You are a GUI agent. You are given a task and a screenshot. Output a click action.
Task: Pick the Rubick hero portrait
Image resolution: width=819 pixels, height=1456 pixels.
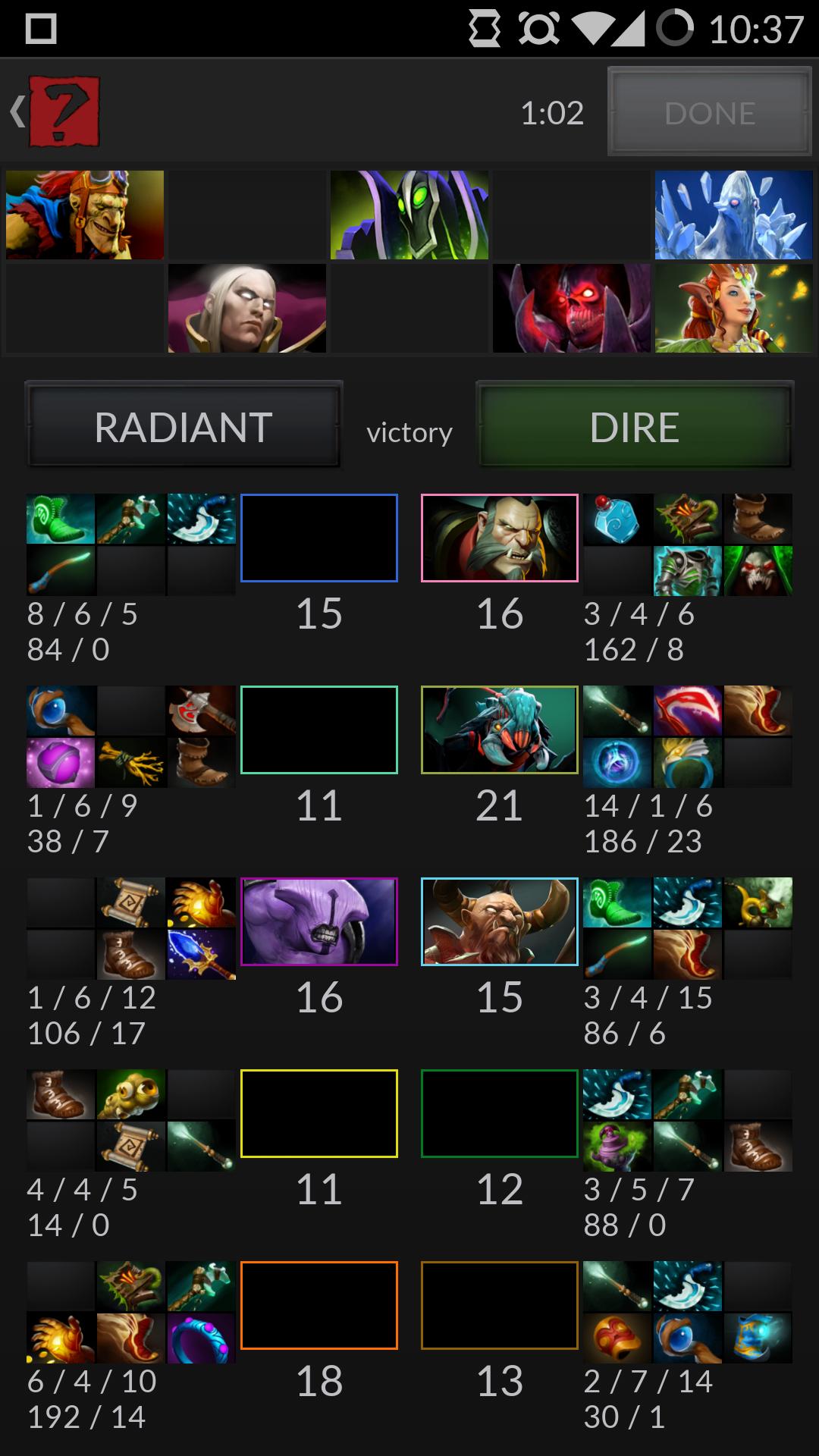click(x=409, y=215)
